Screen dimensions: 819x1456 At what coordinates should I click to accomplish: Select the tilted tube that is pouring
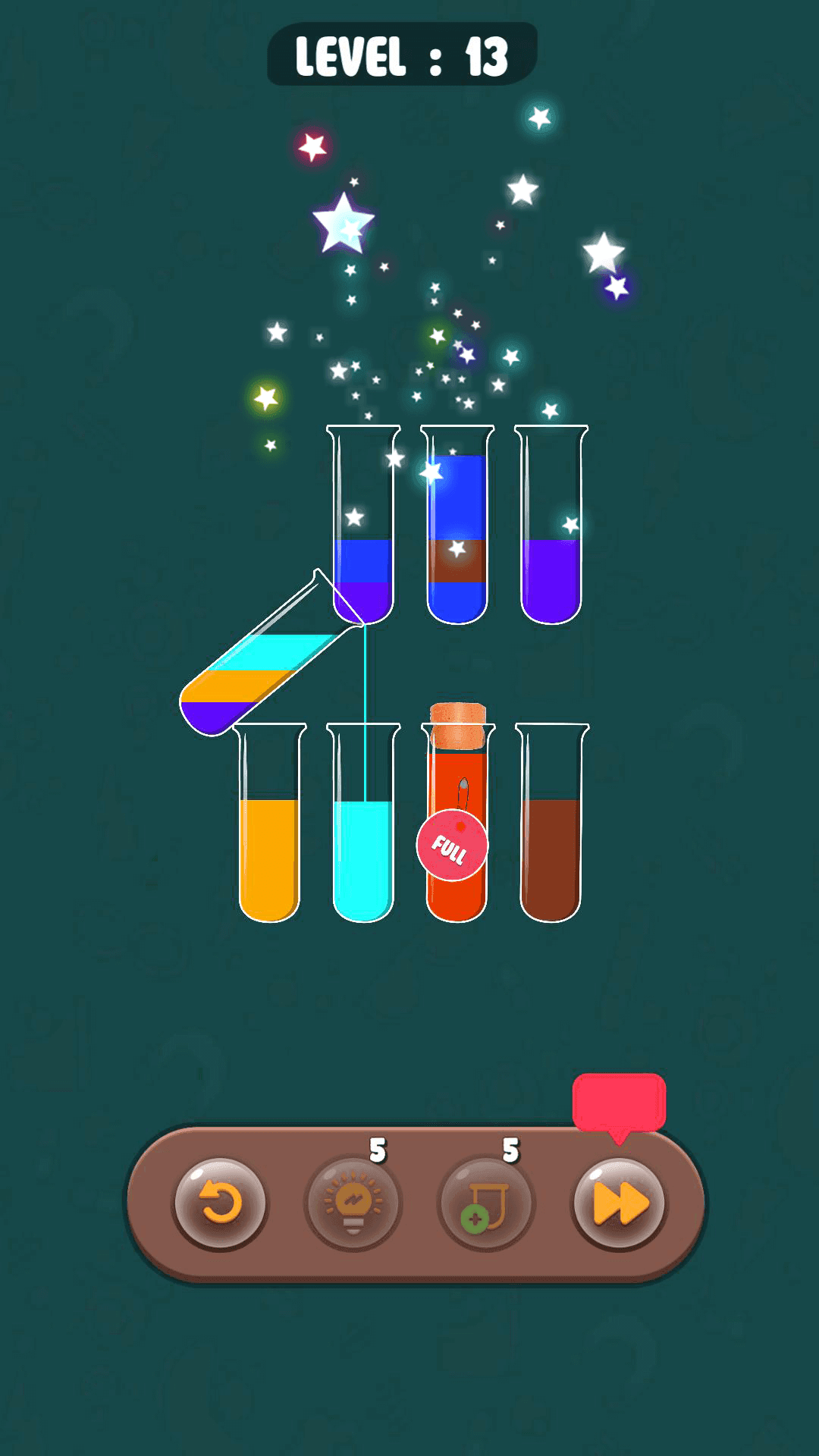(x=258, y=667)
